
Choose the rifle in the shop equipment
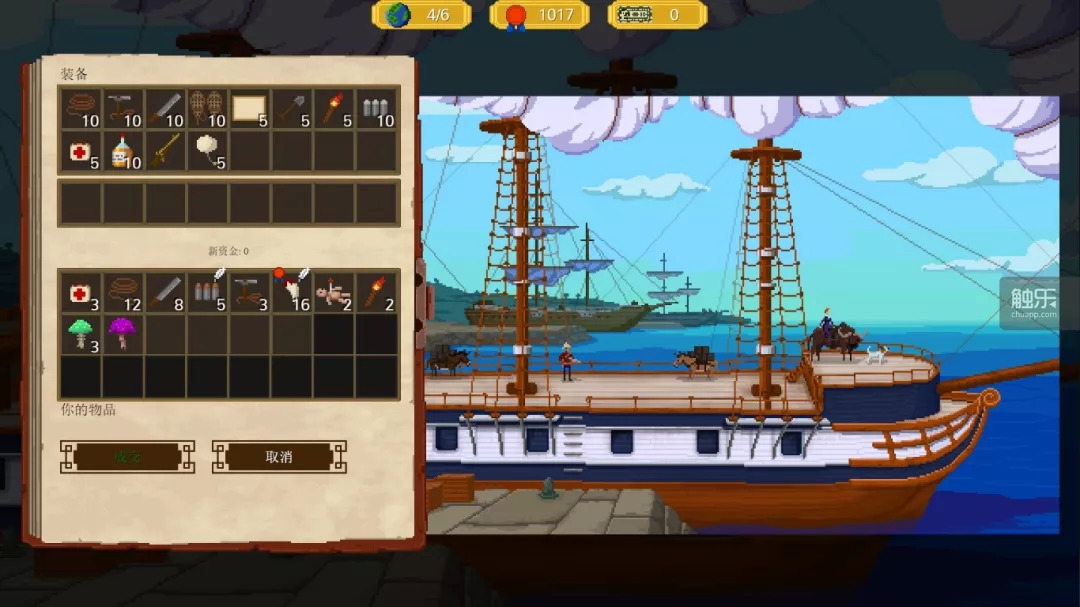click(165, 150)
